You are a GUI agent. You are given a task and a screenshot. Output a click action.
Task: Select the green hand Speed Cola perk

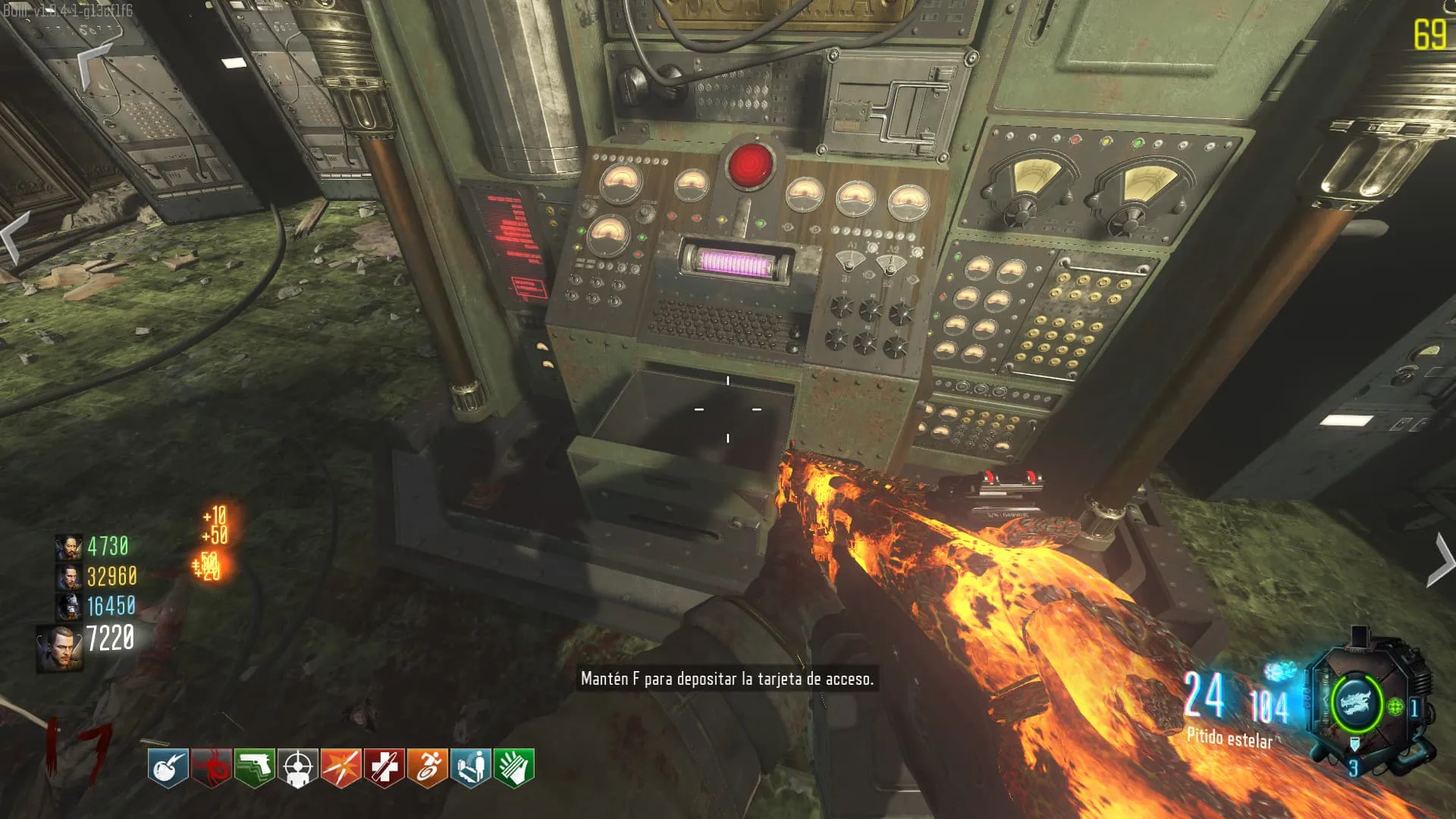(x=513, y=767)
